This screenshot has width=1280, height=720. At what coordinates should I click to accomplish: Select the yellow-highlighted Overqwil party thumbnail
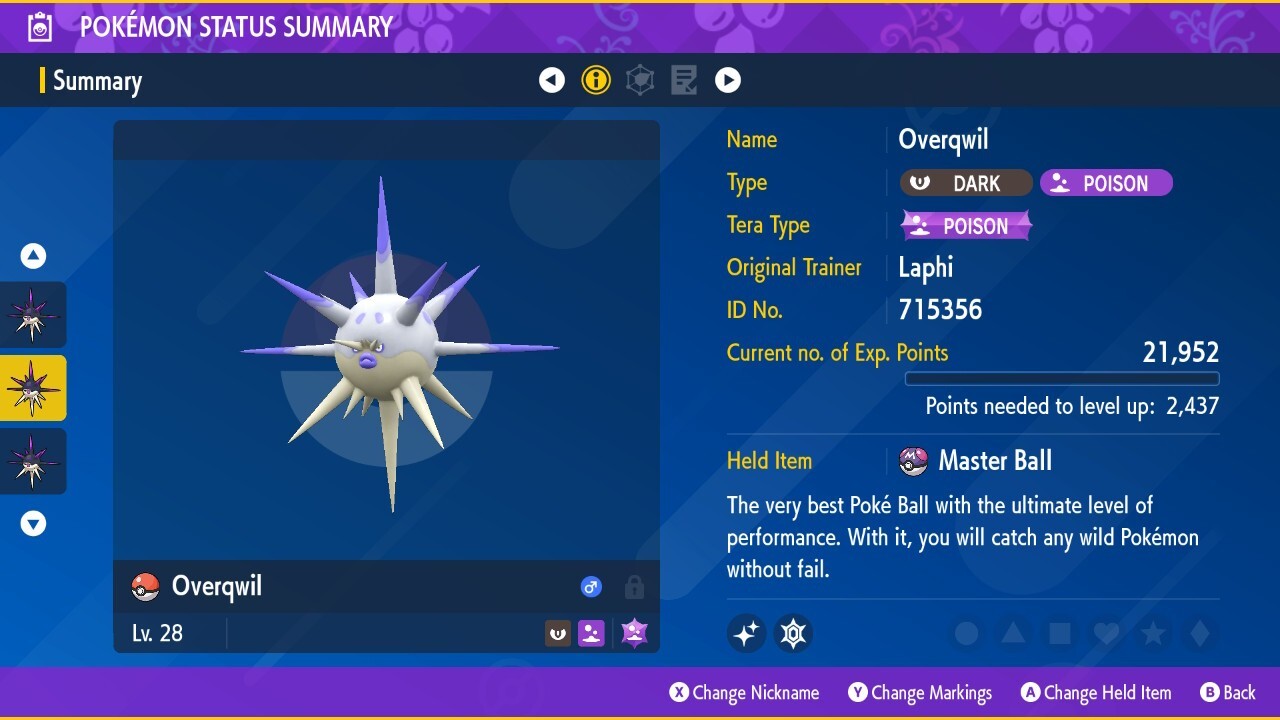click(33, 388)
